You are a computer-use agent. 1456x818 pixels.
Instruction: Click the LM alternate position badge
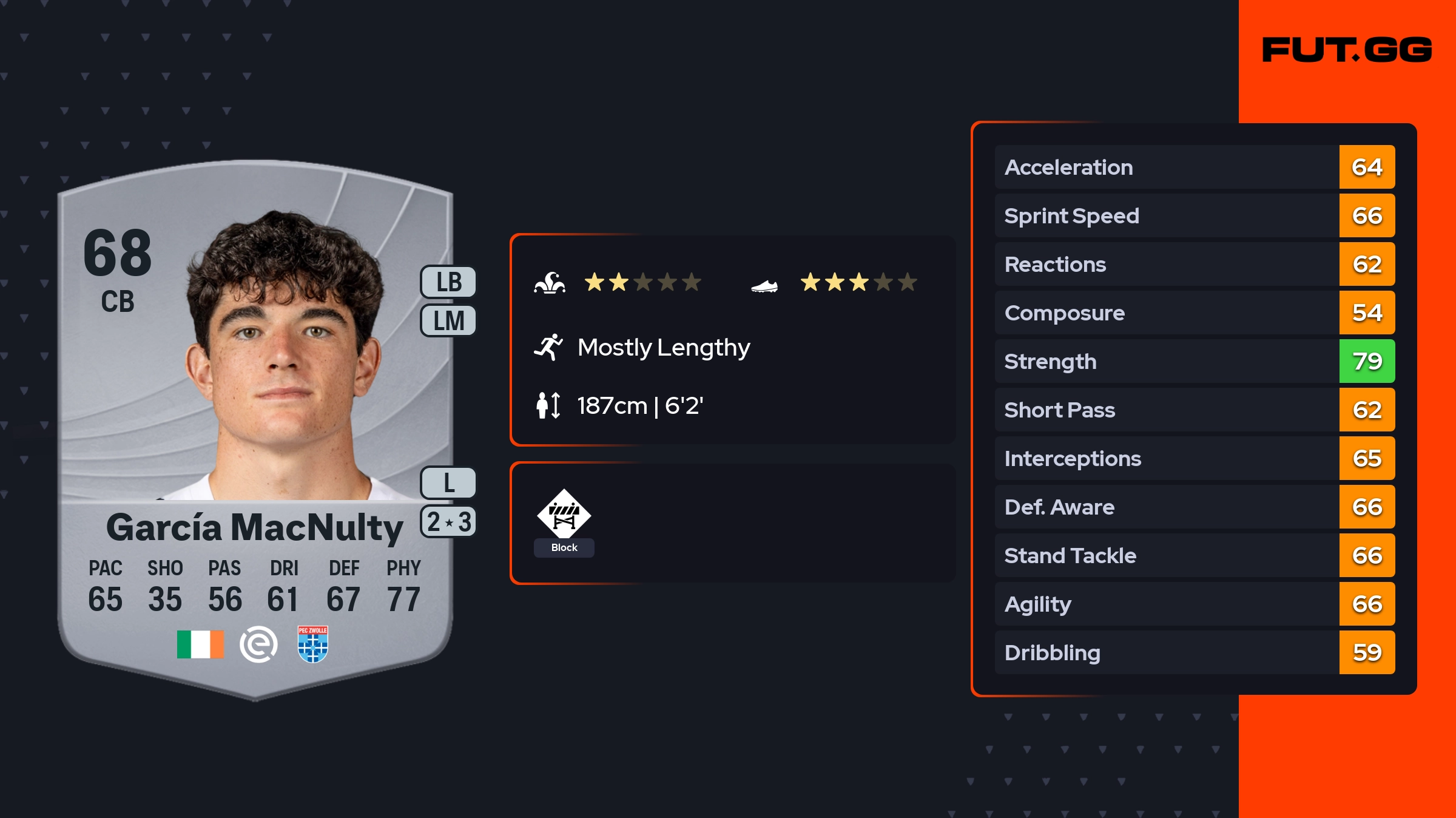tap(448, 321)
